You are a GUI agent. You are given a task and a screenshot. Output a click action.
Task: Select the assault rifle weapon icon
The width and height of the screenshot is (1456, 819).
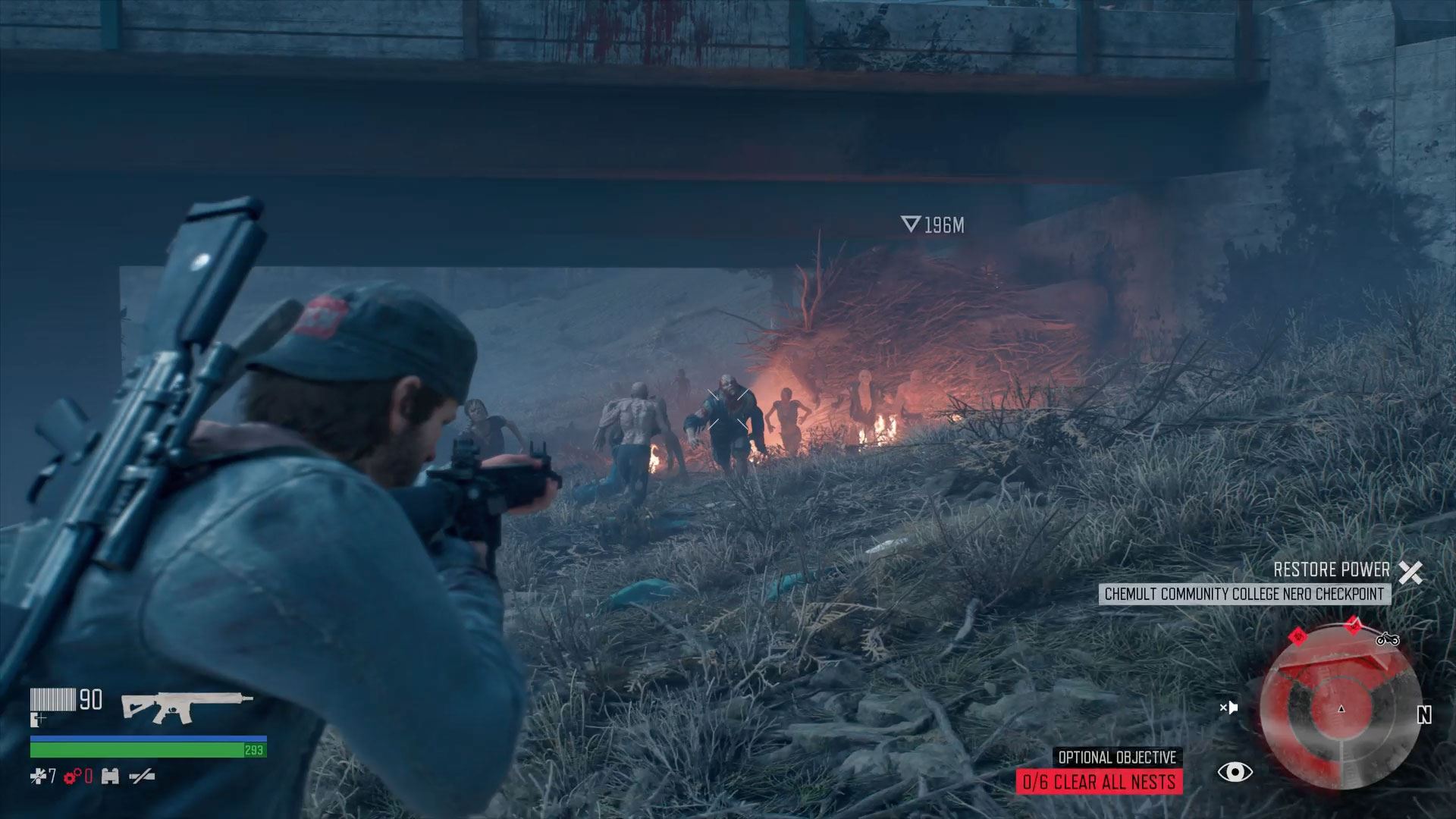pyautogui.click(x=187, y=706)
